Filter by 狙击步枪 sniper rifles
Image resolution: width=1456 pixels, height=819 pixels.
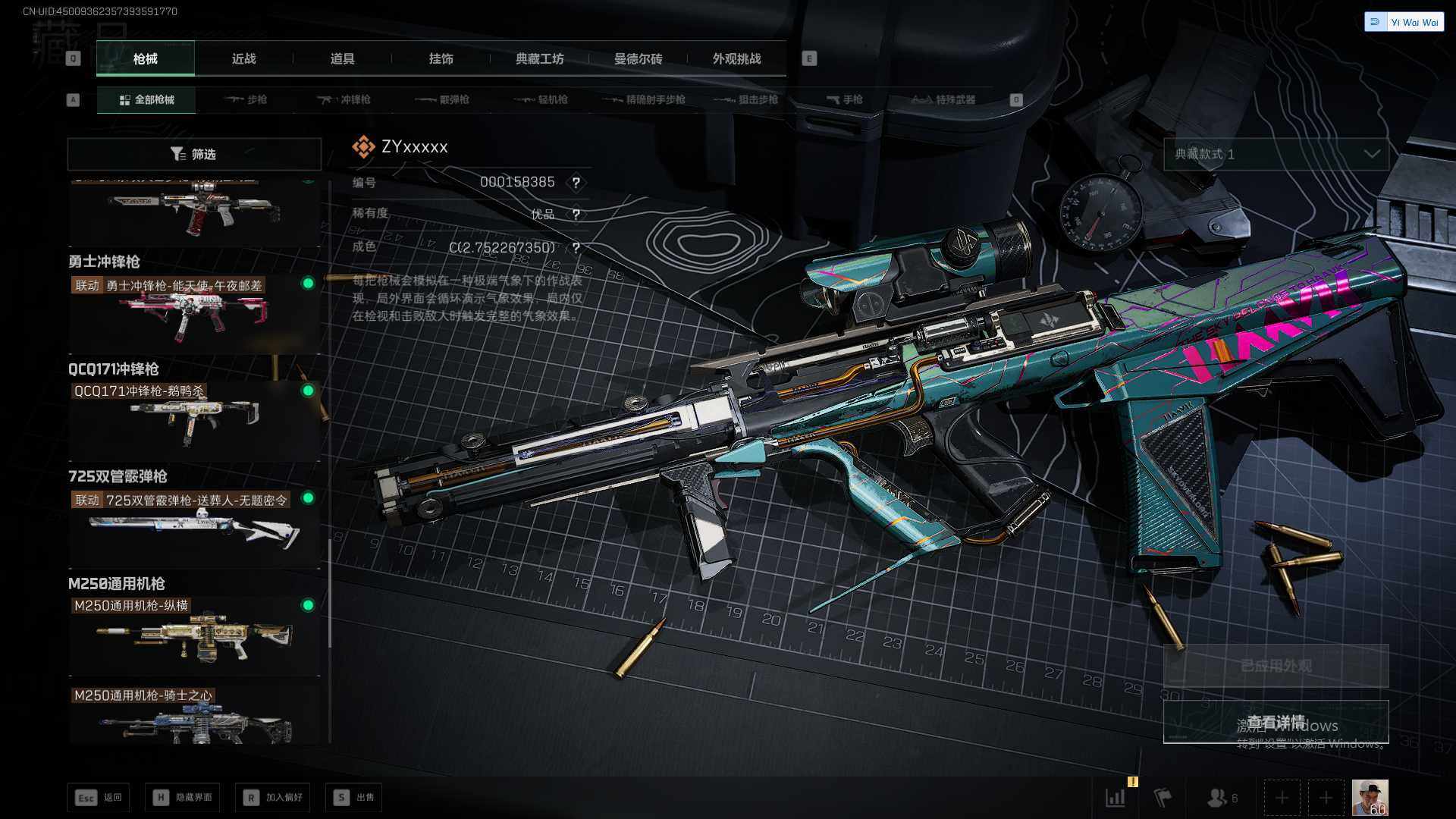(x=746, y=99)
